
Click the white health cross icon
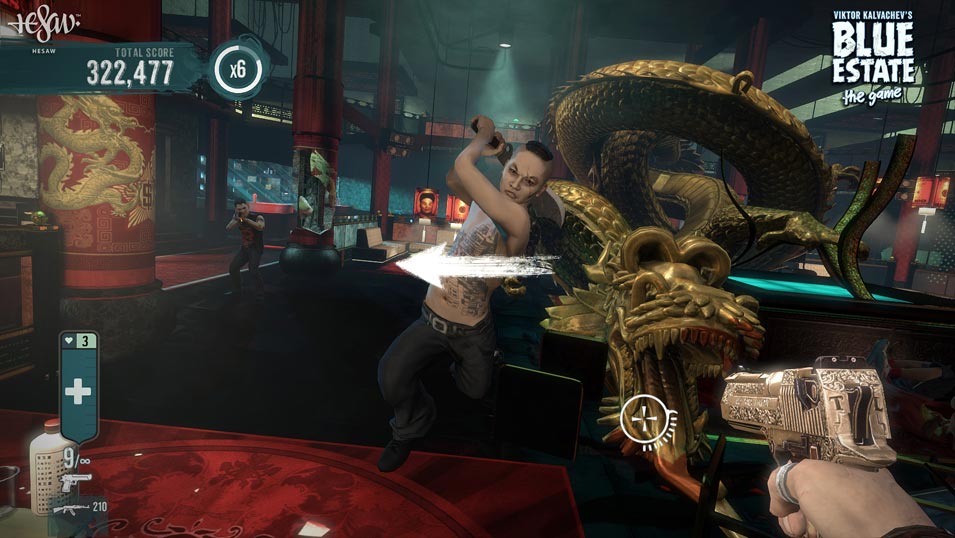pyautogui.click(x=78, y=392)
